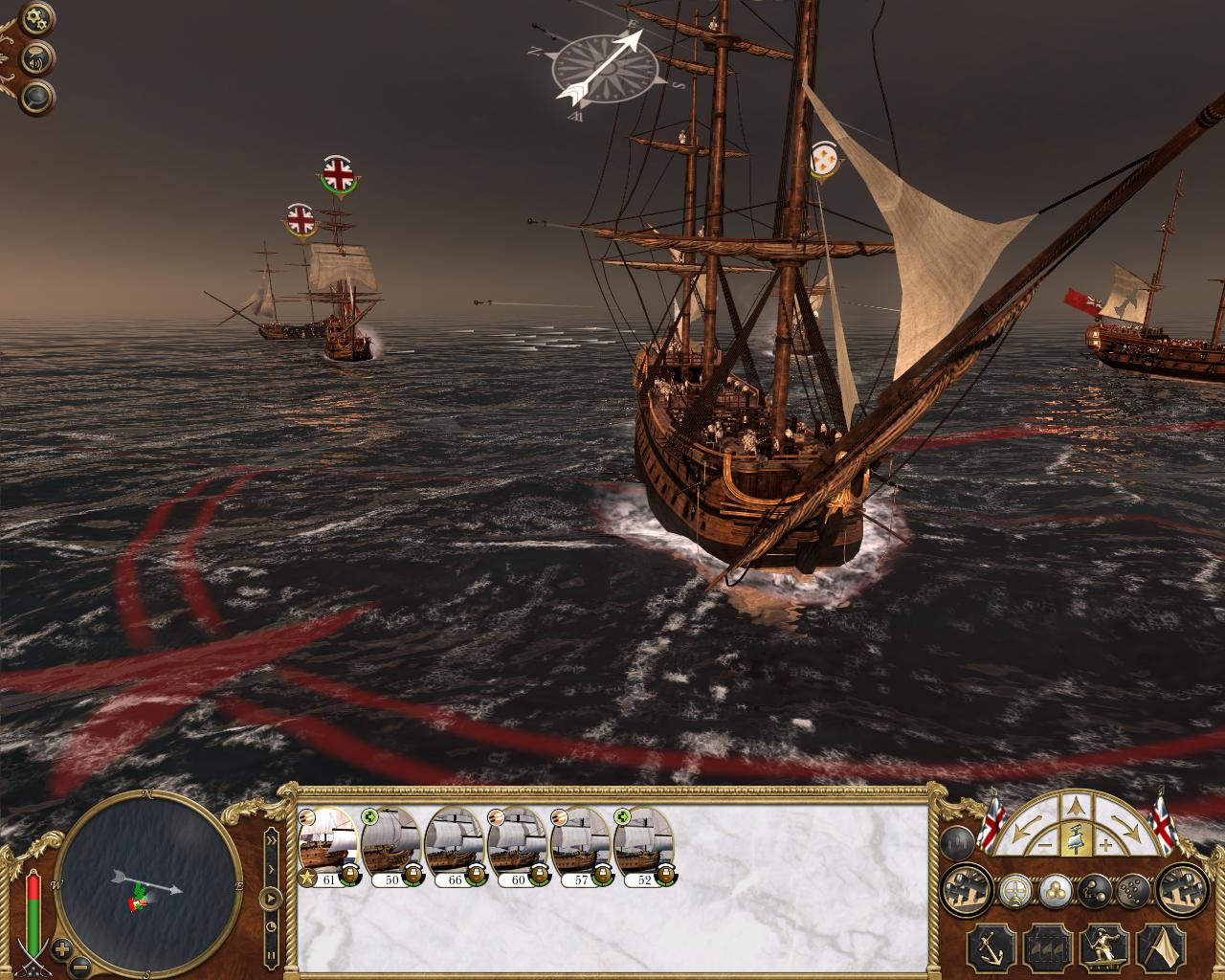The width and height of the screenshot is (1225, 980).
Task: Pick the ship card with 60 crew
Action: pyautogui.click(x=518, y=849)
